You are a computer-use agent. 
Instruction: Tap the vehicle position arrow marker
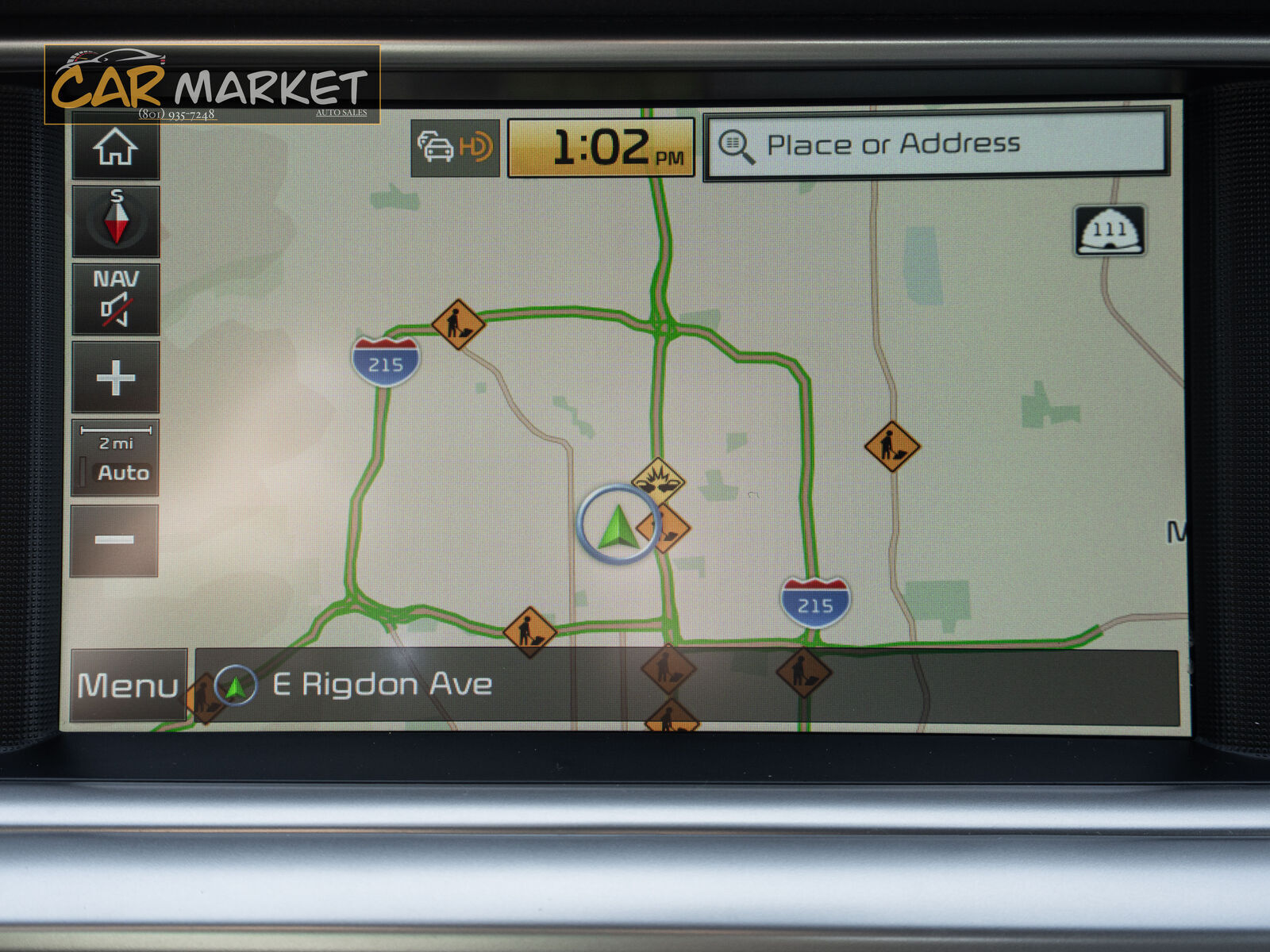(x=618, y=524)
